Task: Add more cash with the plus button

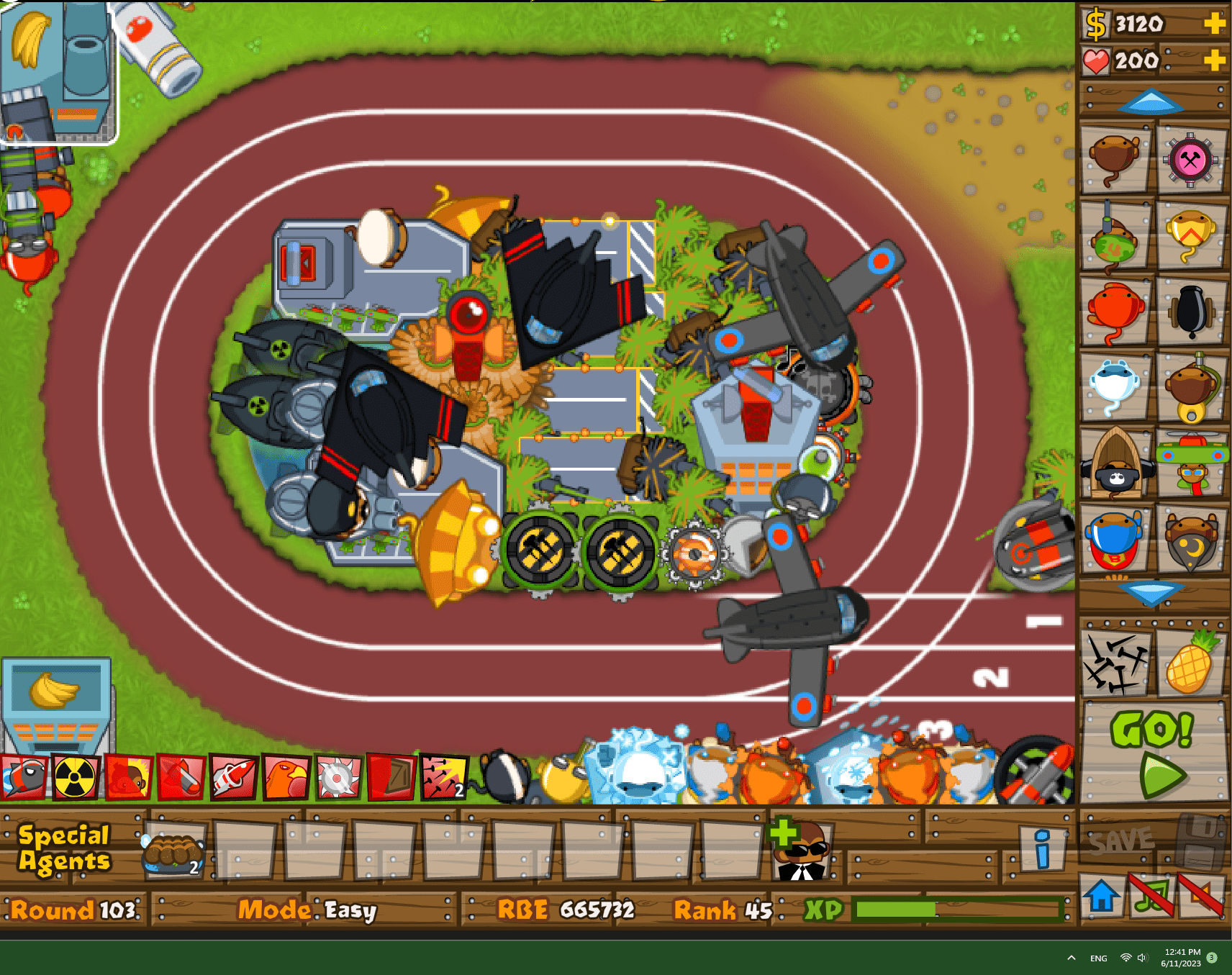Action: point(1215,23)
